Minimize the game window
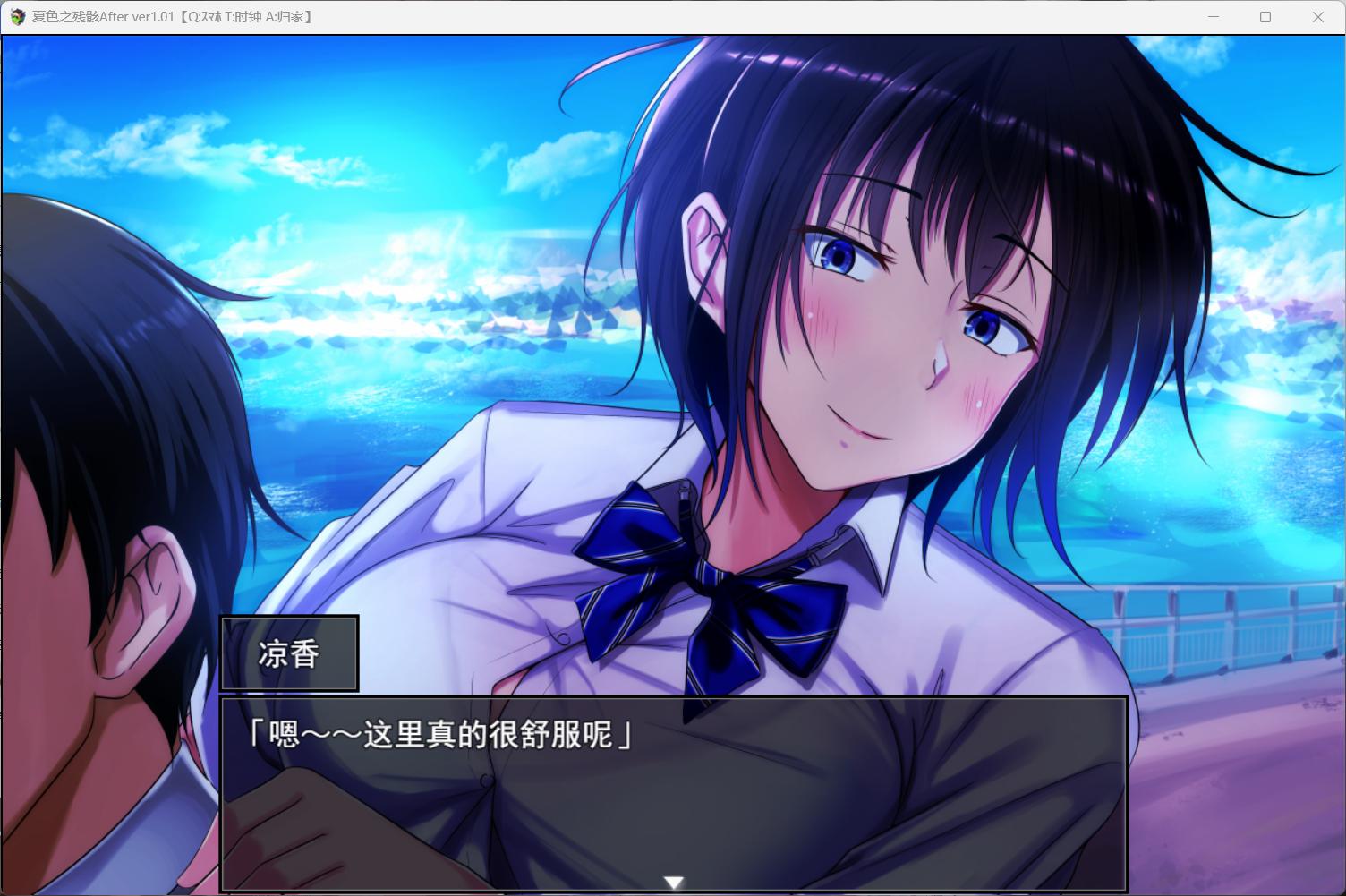The image size is (1346, 896). tap(1213, 16)
